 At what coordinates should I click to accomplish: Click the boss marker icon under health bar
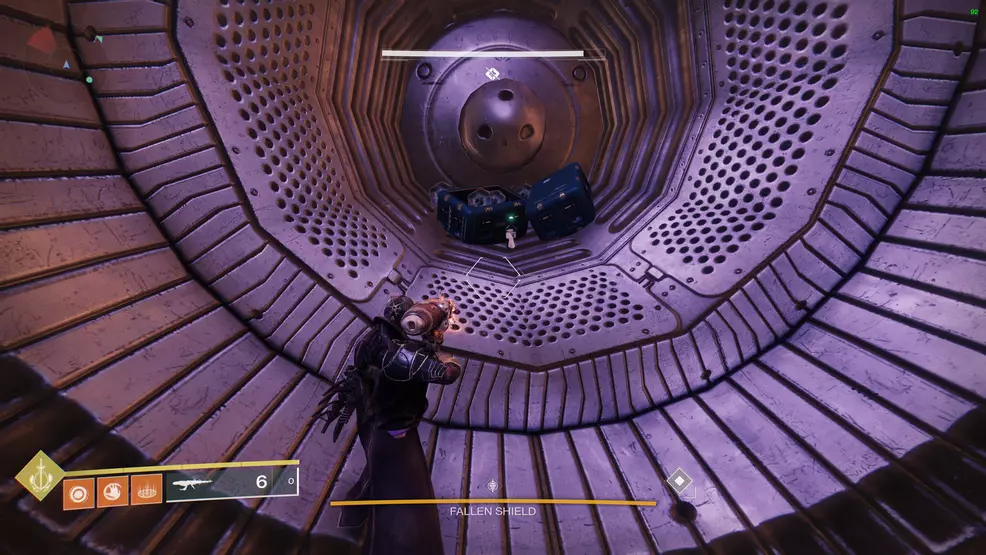pos(492,73)
